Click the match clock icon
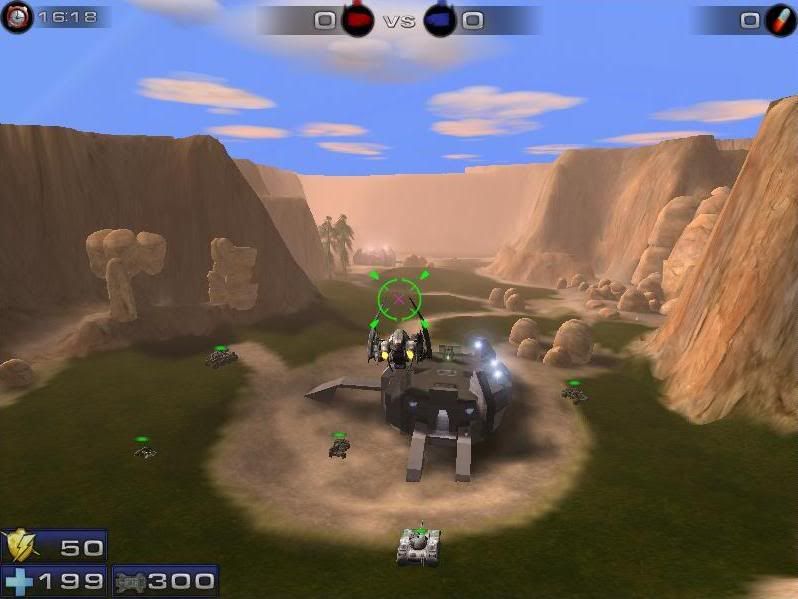Viewport: 798px width, 599px height. point(16,17)
